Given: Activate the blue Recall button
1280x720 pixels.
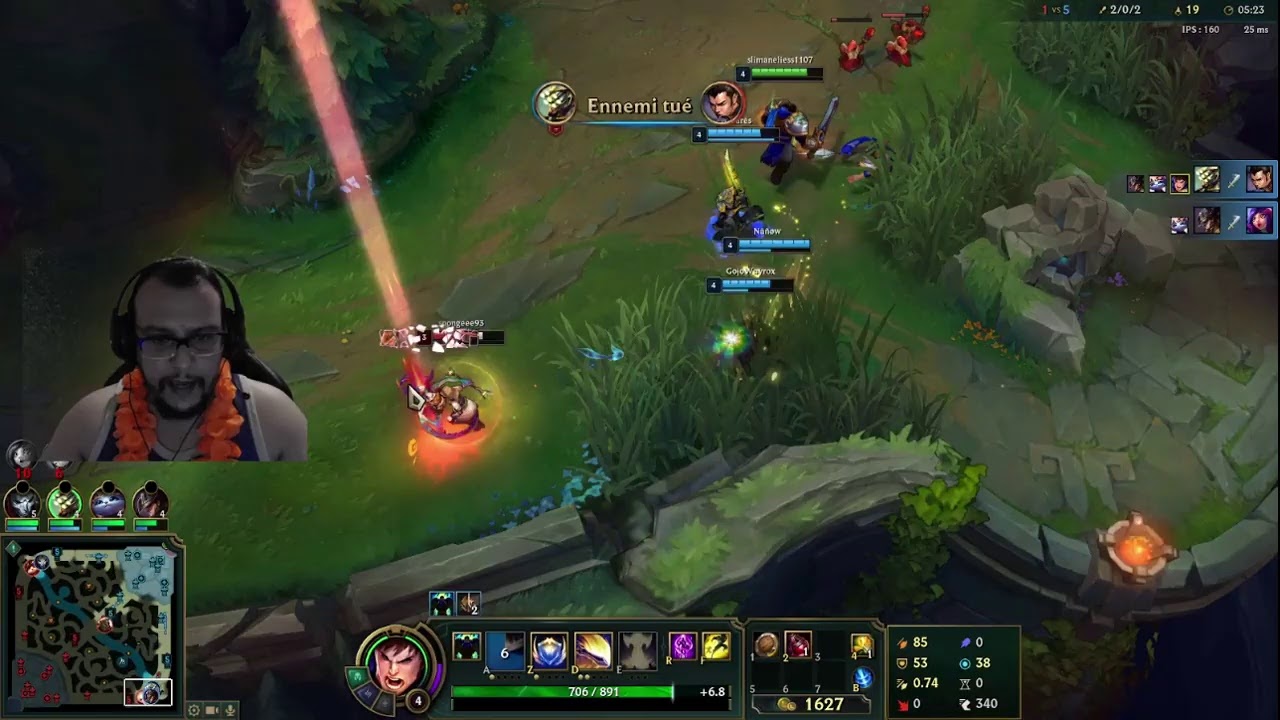Looking at the screenshot, I should [861, 678].
